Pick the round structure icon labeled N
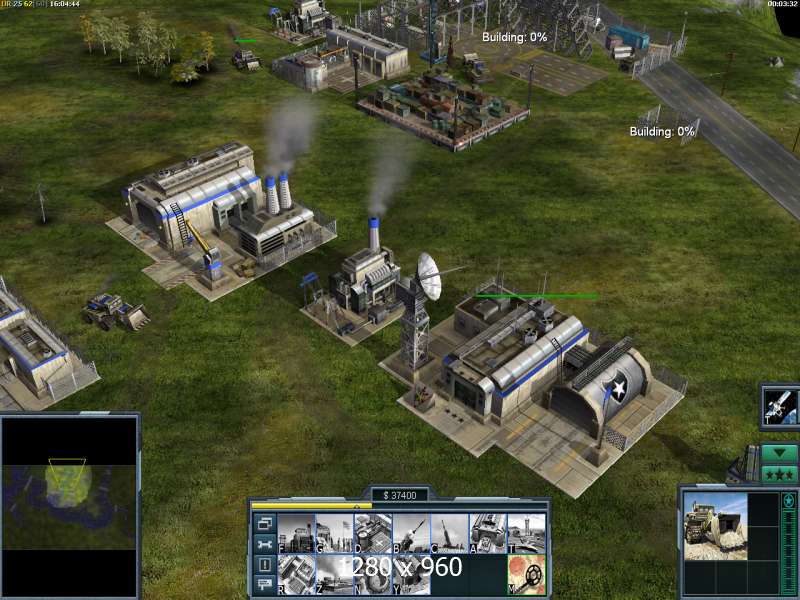The width and height of the screenshot is (800, 600). [372, 575]
